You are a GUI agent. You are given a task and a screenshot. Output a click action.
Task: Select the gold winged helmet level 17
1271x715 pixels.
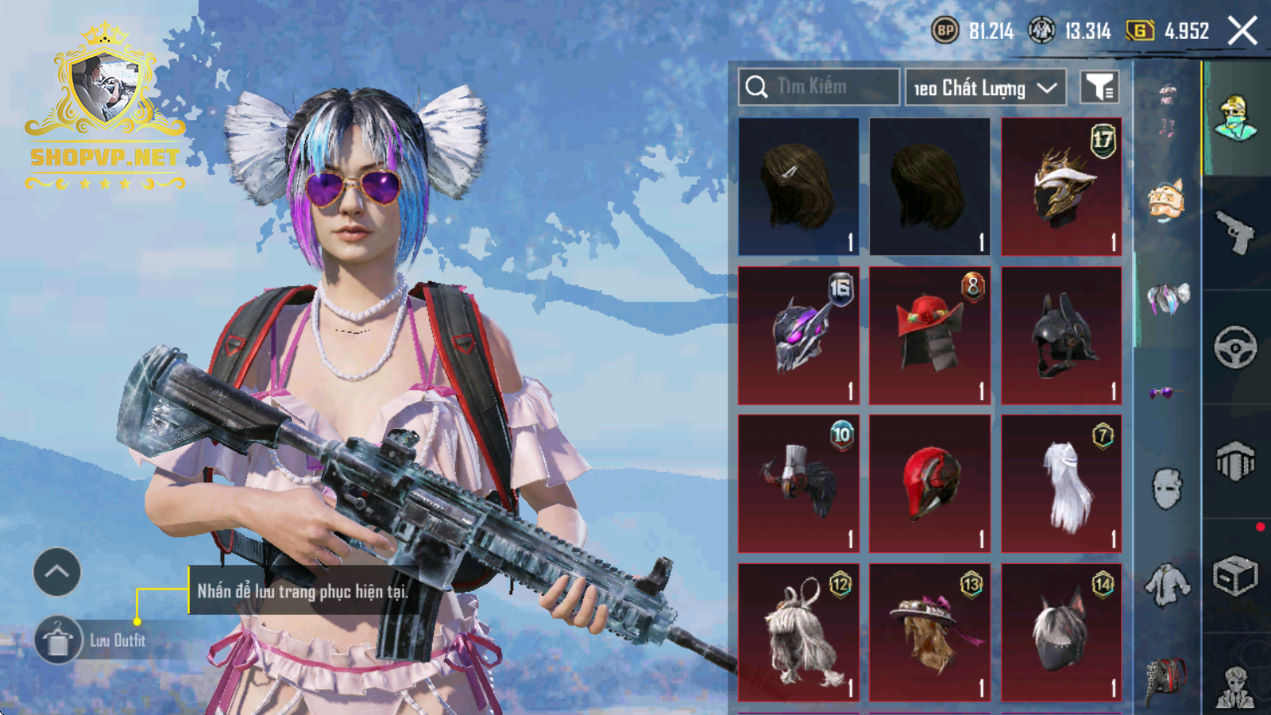point(1061,186)
